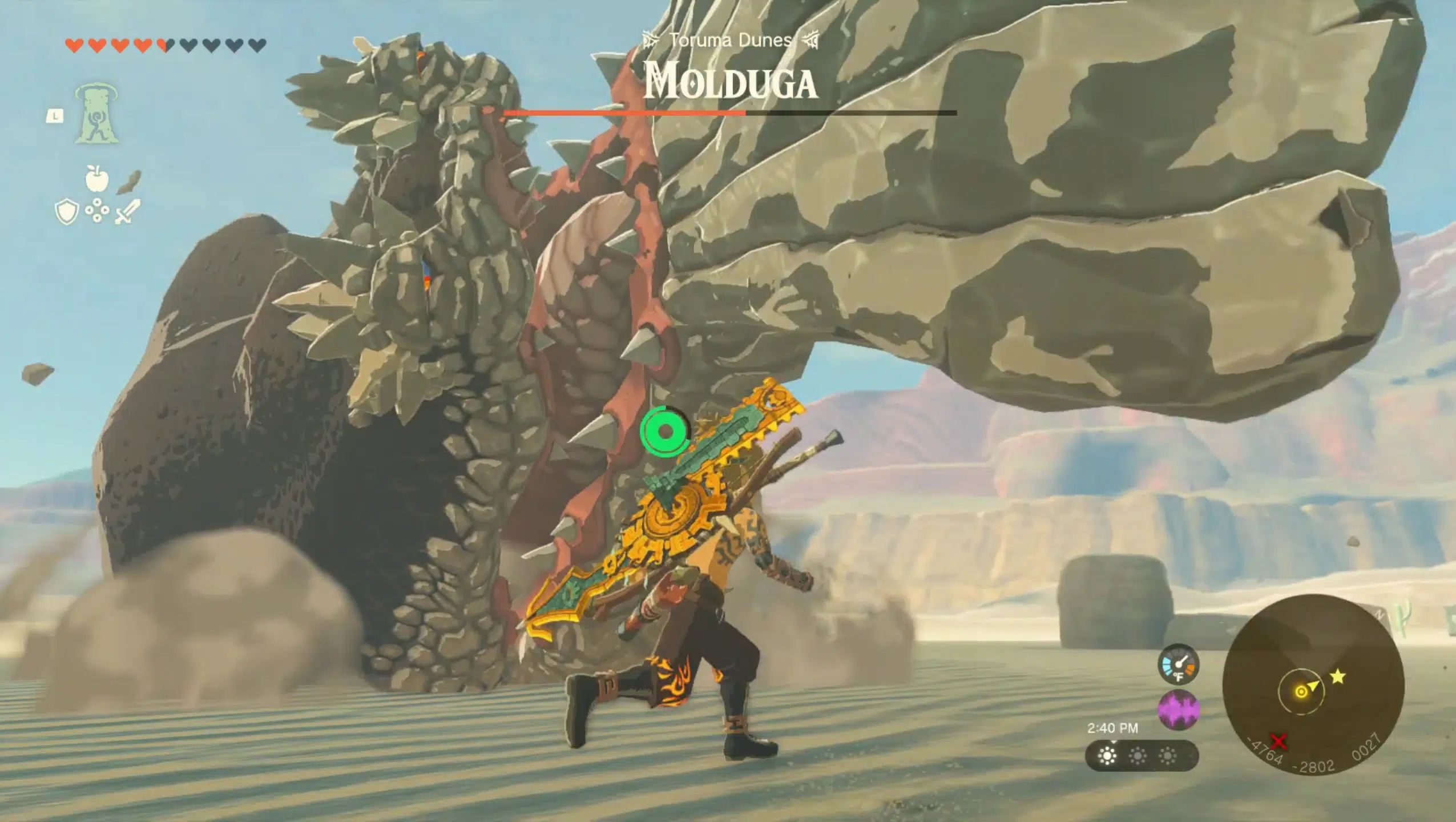Click the apple meal-effect icon
The width and height of the screenshot is (1456, 822).
click(97, 180)
